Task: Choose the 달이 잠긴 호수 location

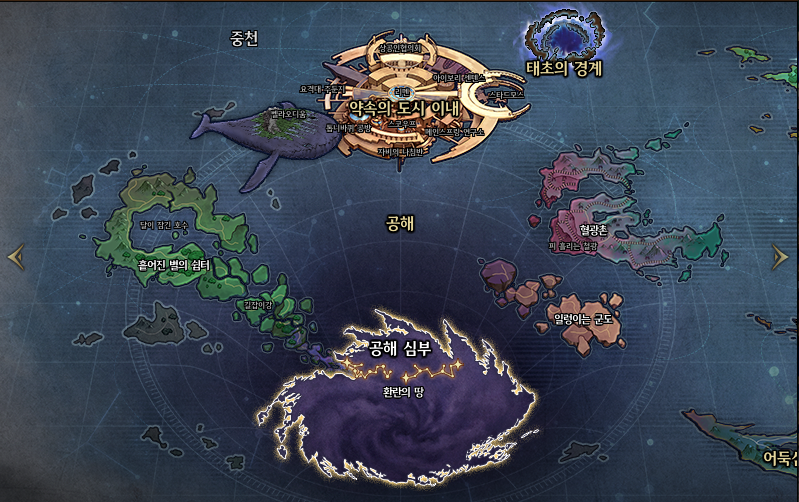Action: tap(165, 226)
